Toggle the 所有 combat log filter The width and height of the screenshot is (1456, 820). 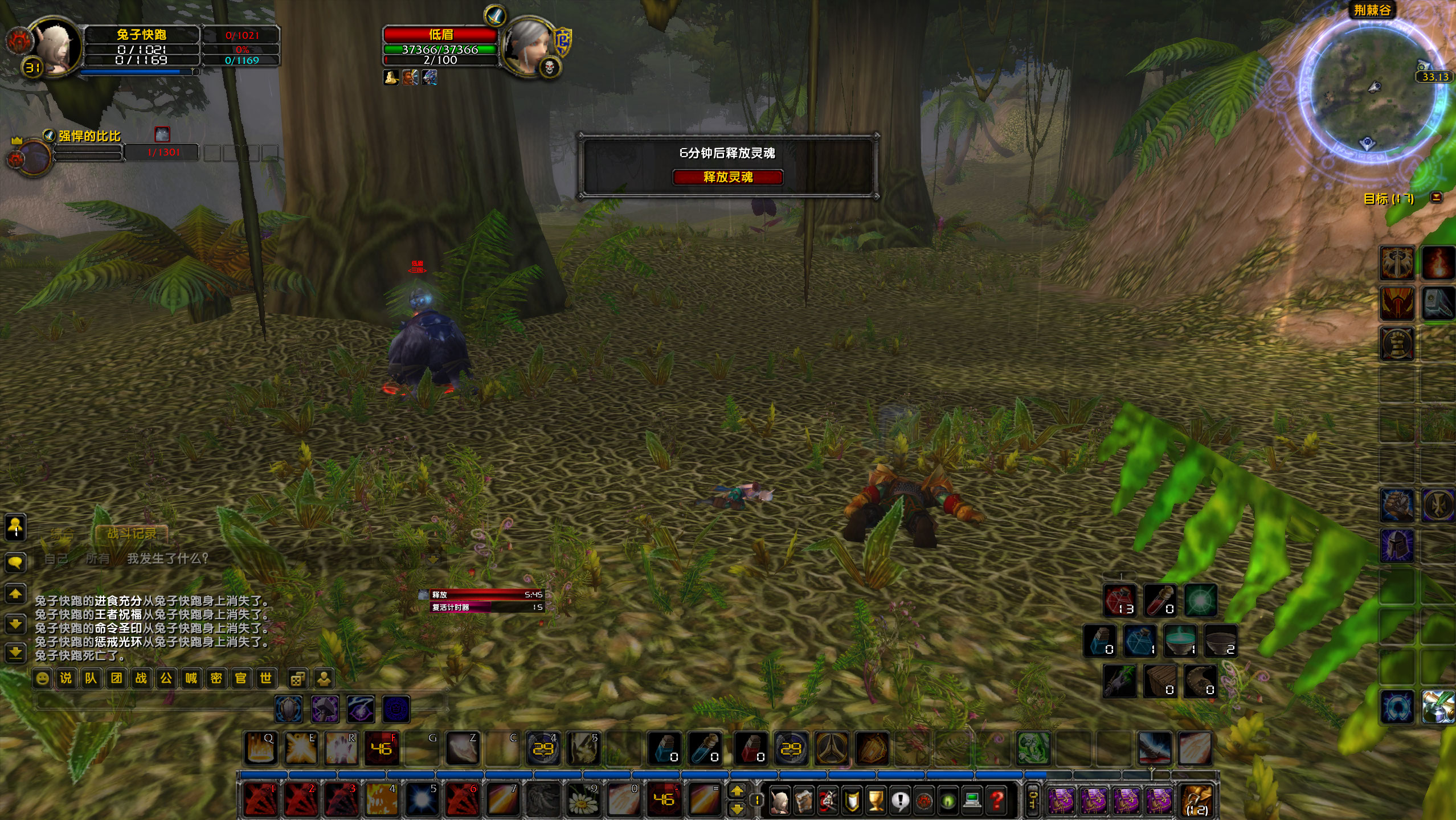point(98,559)
